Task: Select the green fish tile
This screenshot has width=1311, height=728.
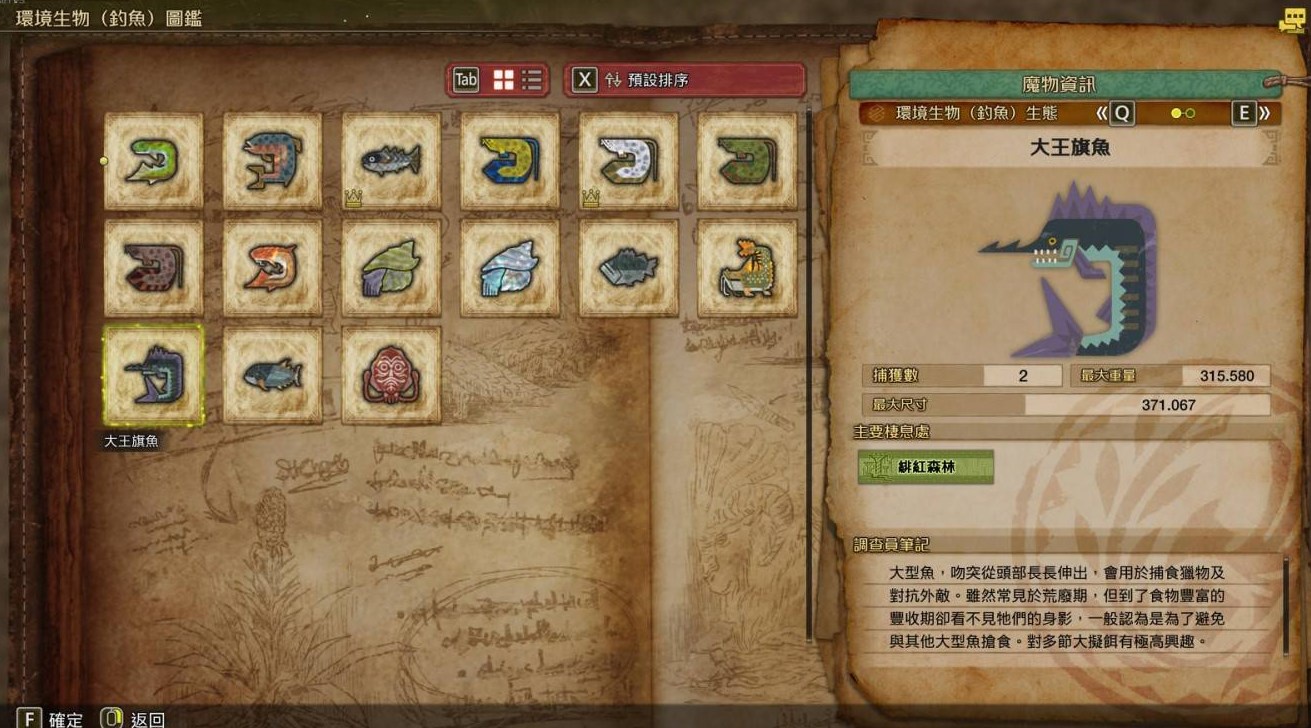Action: click(154, 161)
